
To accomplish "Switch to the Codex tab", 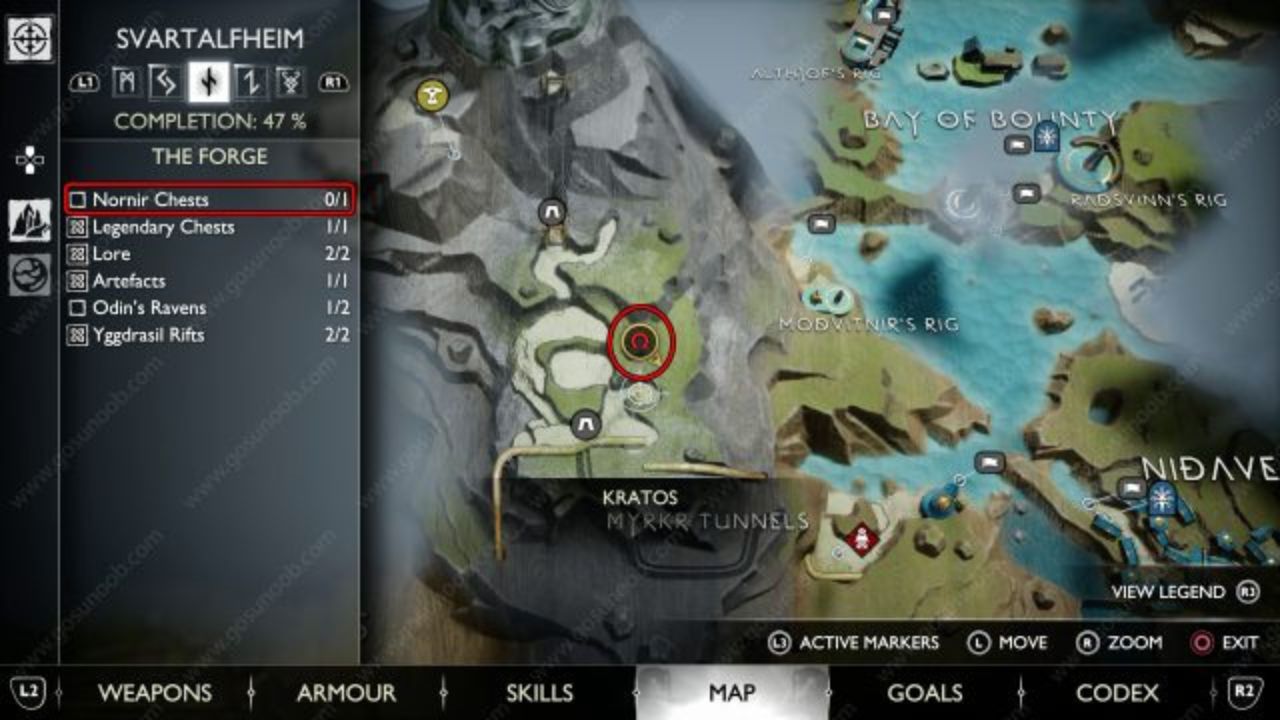I will tap(1117, 693).
